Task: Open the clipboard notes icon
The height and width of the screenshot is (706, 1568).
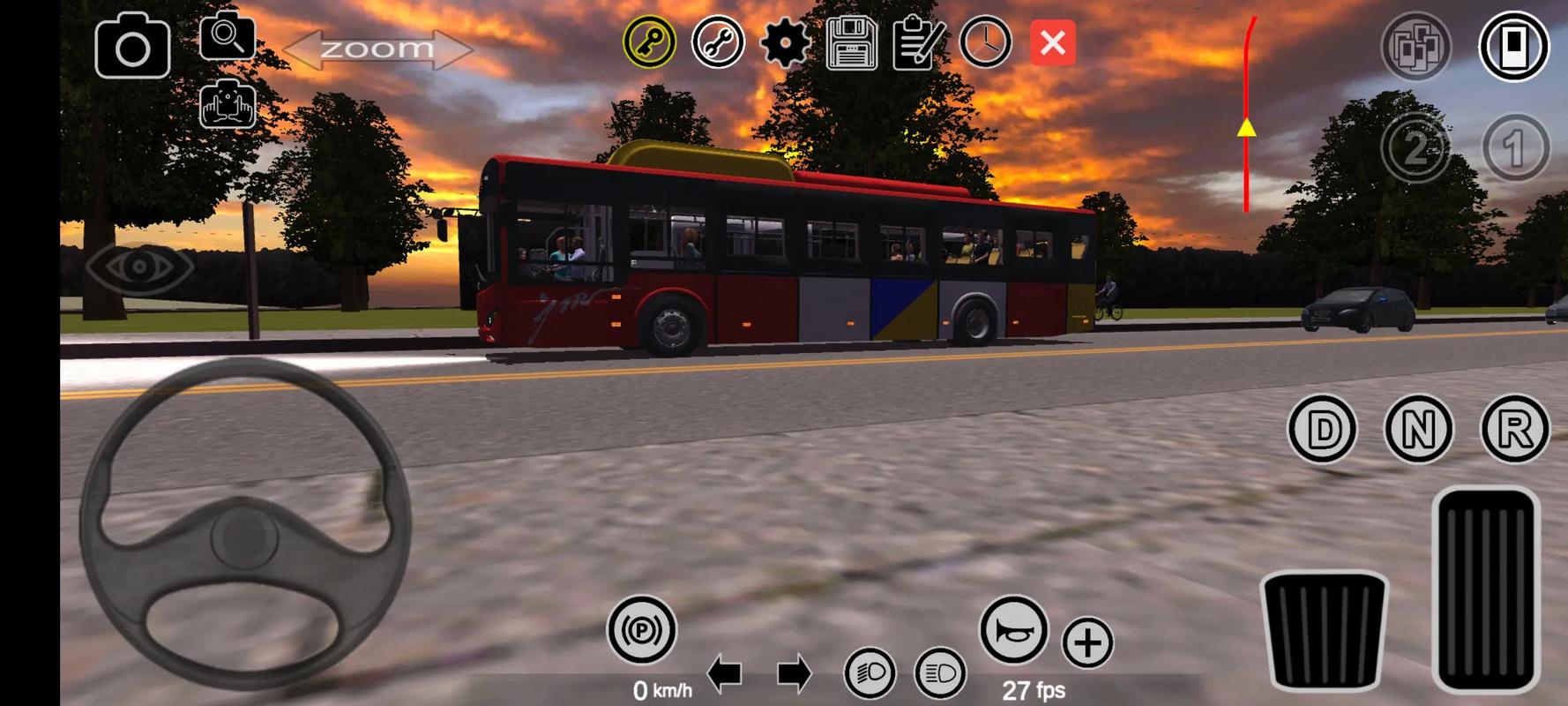Action: click(x=918, y=42)
